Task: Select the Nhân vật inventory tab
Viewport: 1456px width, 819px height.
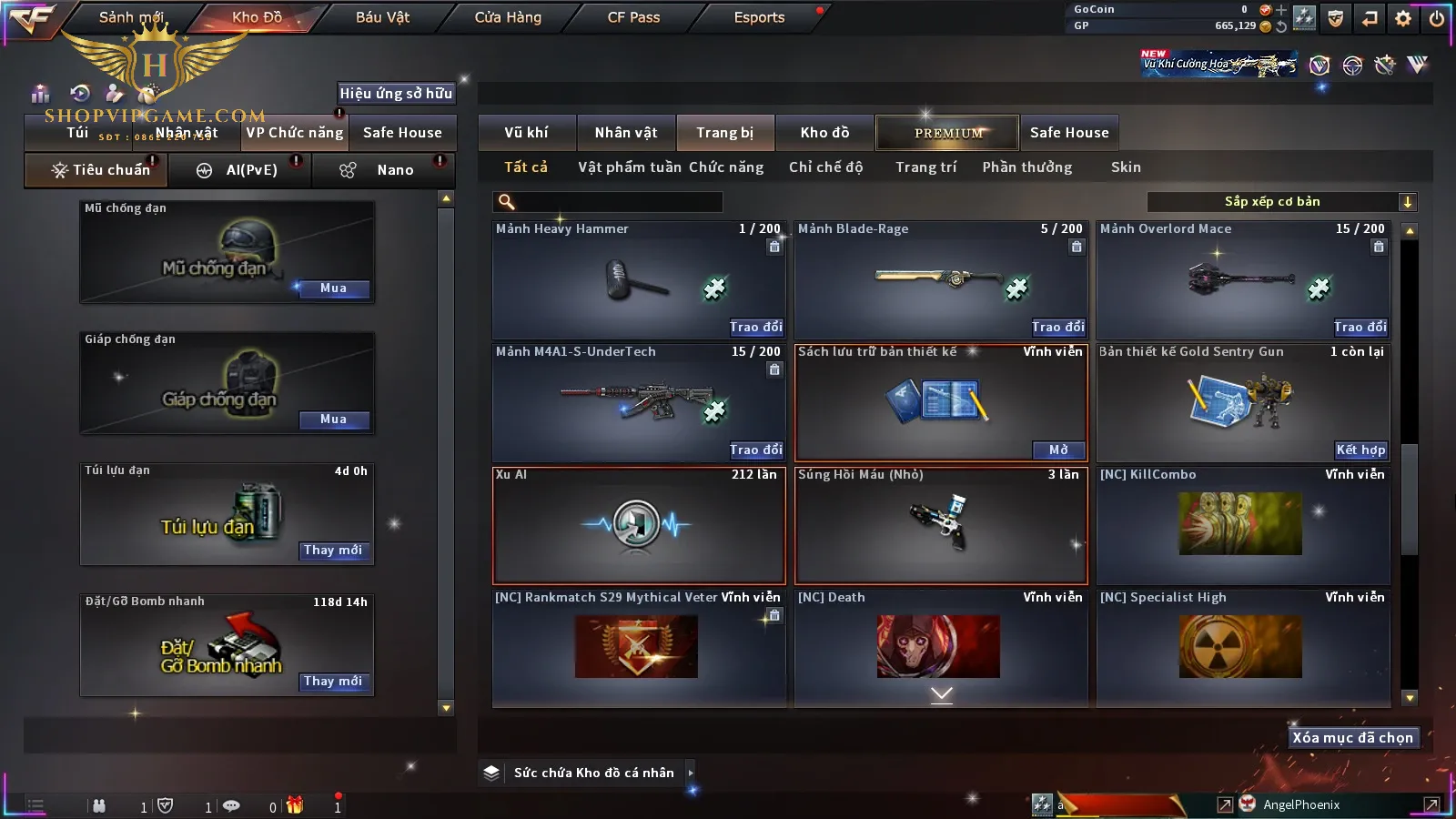Action: pyautogui.click(x=626, y=133)
